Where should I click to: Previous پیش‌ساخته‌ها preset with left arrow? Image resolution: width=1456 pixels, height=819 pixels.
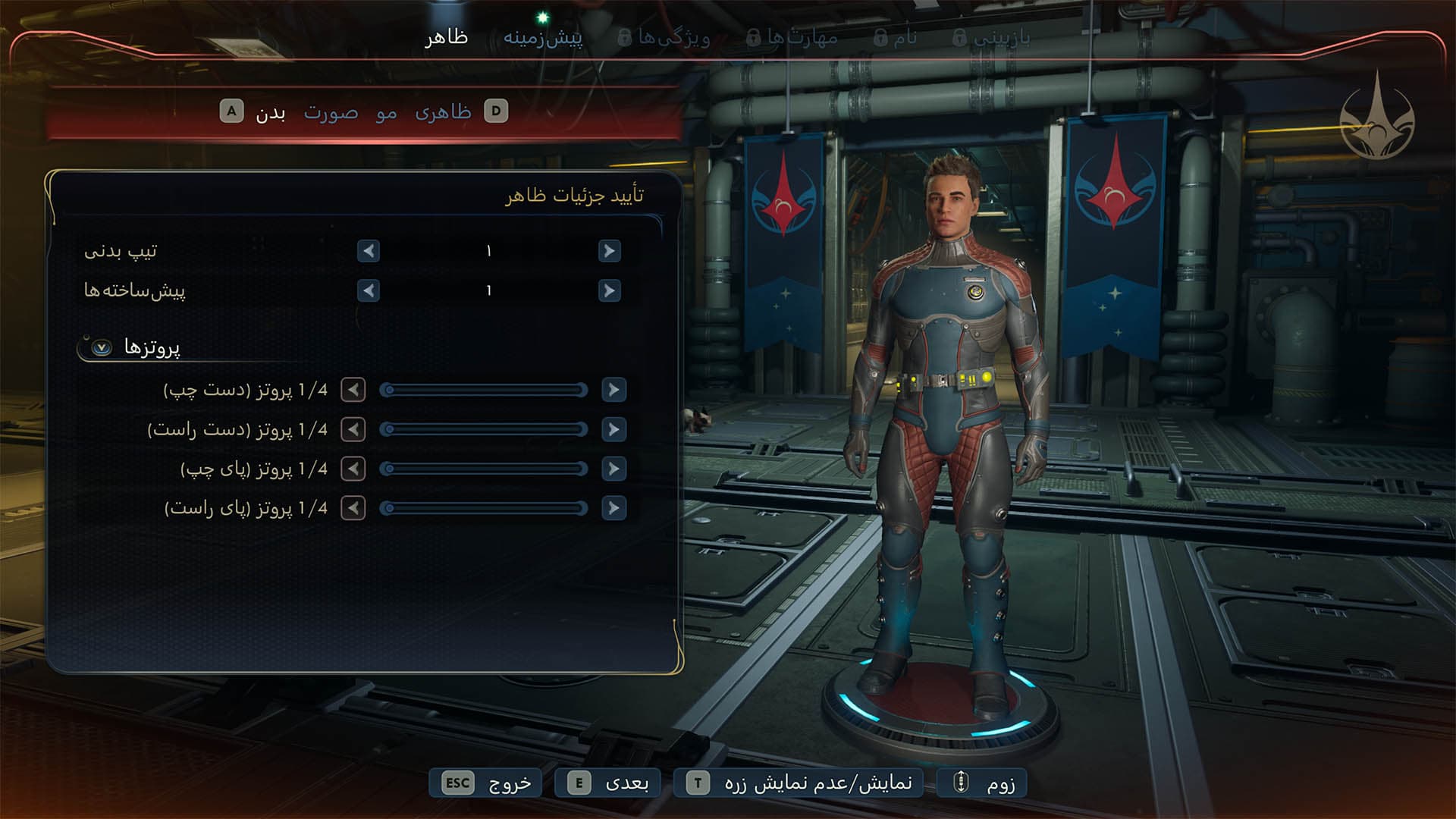click(x=369, y=290)
